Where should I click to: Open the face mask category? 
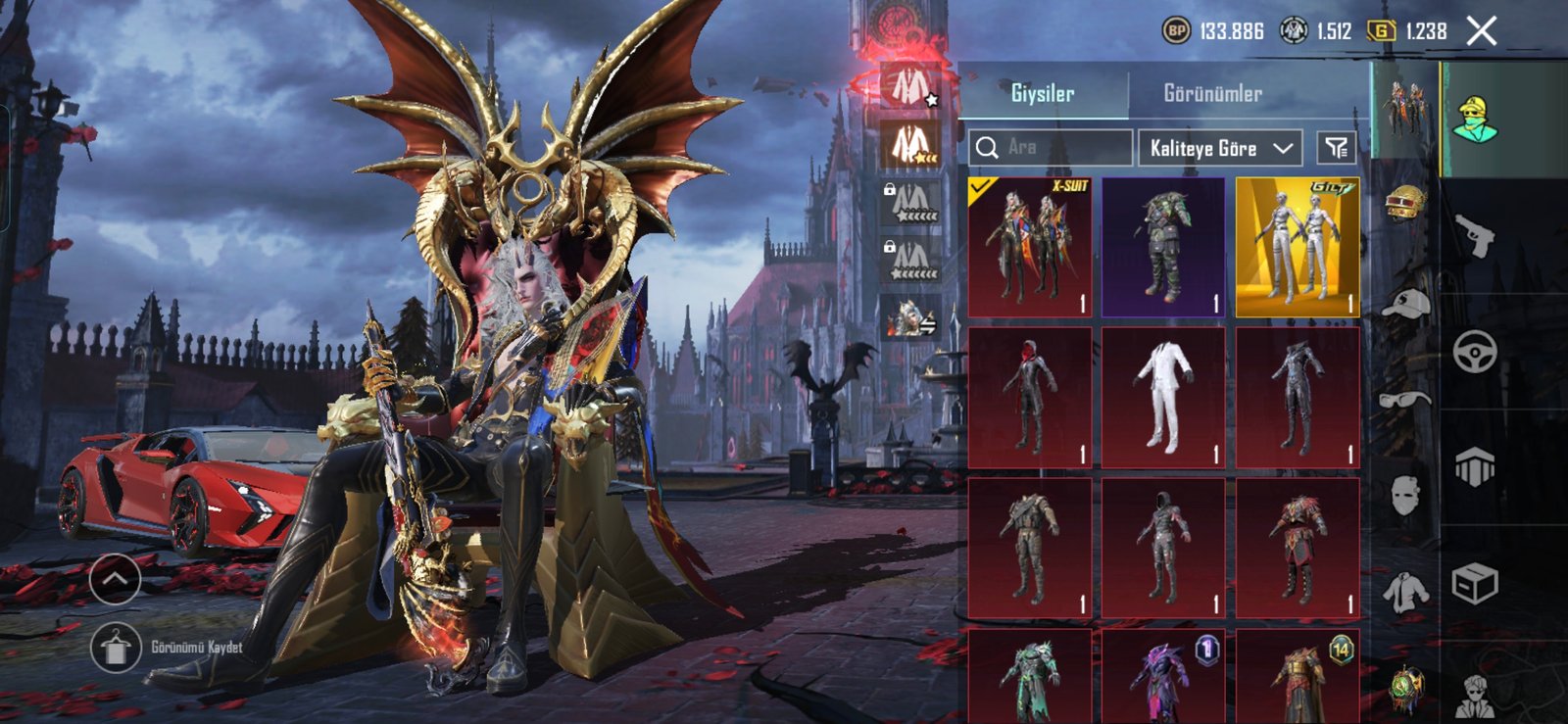click(1405, 495)
